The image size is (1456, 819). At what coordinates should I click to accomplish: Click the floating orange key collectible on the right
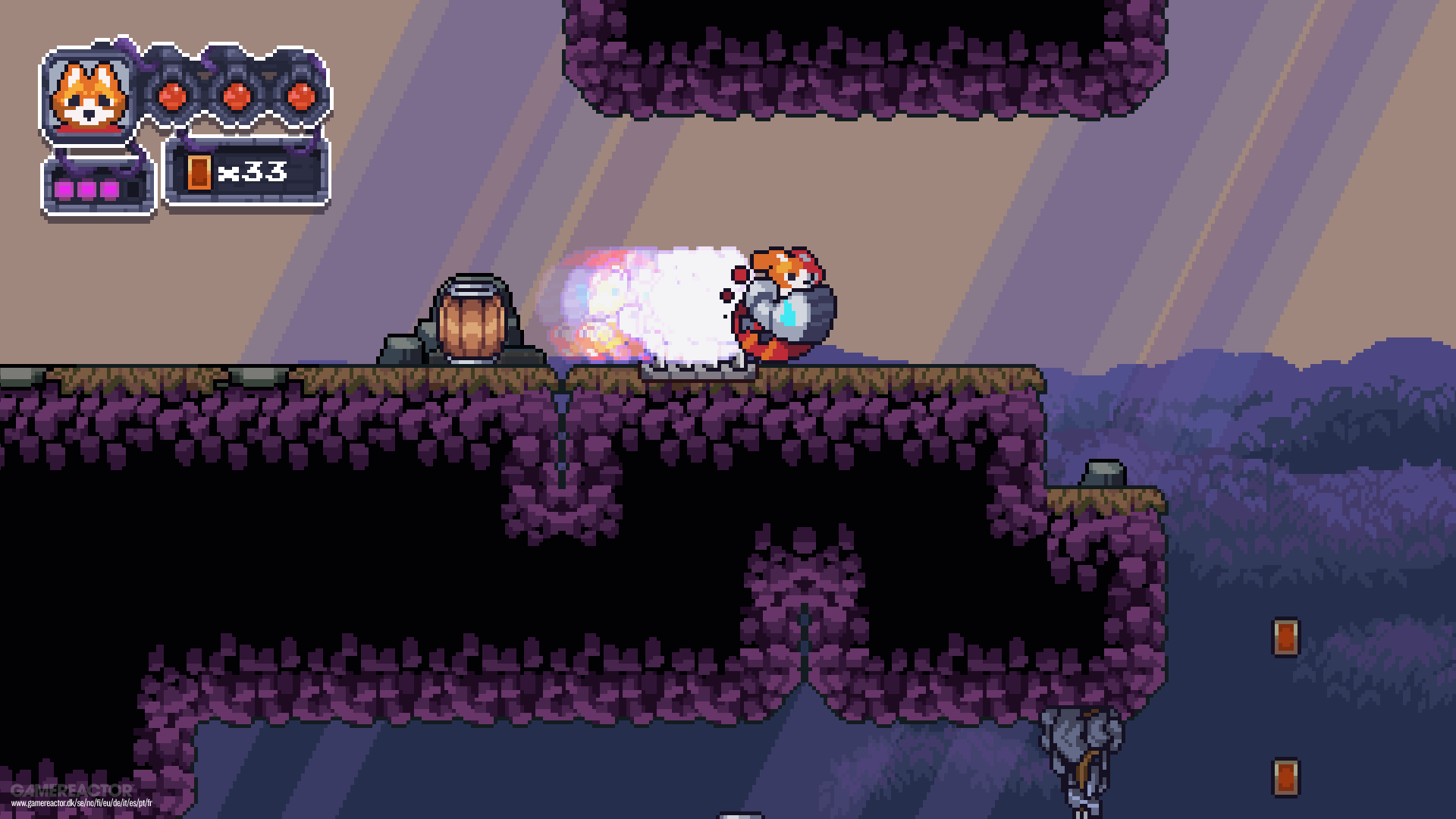(1285, 637)
